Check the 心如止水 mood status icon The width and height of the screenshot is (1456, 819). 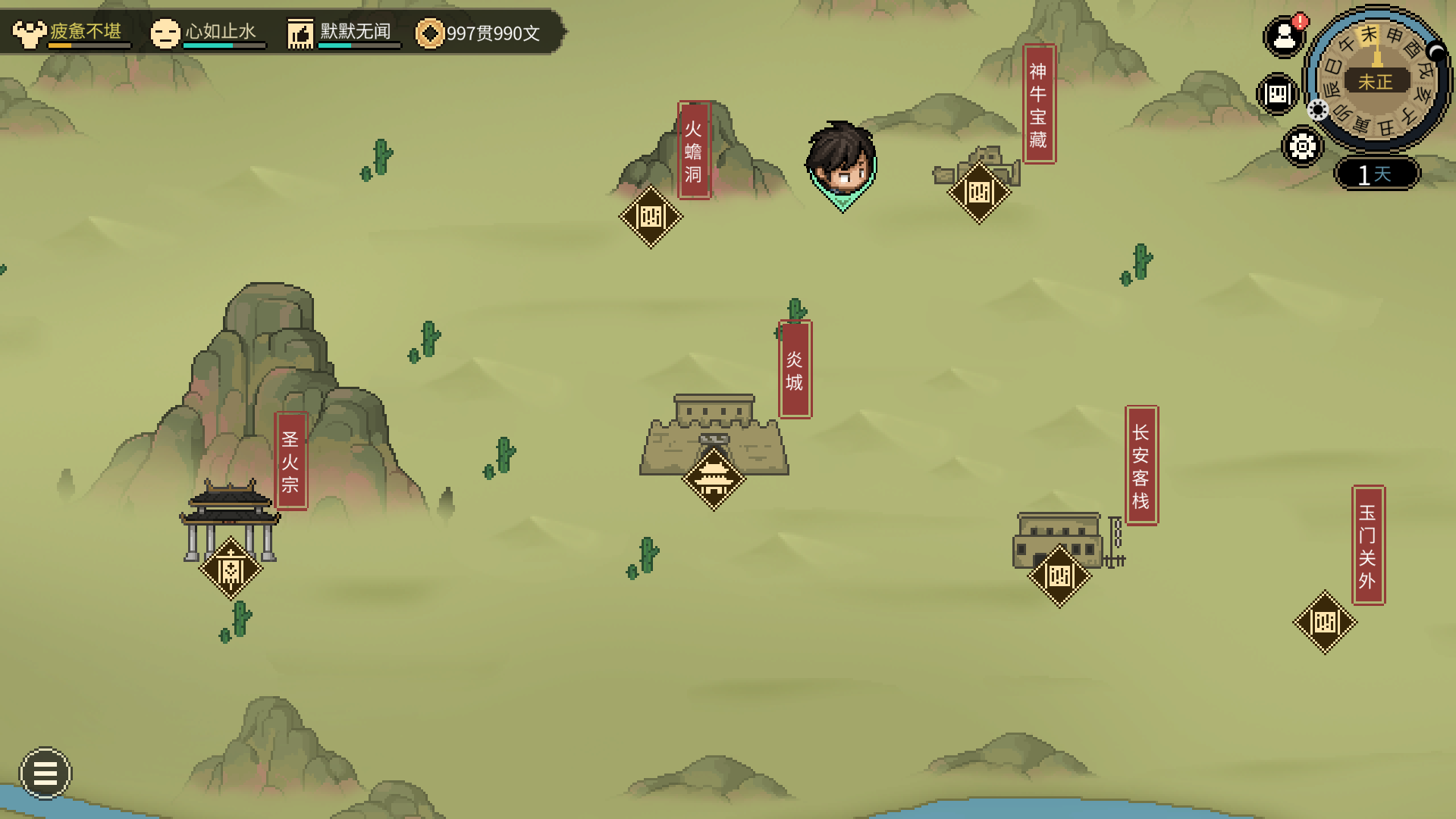pyautogui.click(x=165, y=33)
